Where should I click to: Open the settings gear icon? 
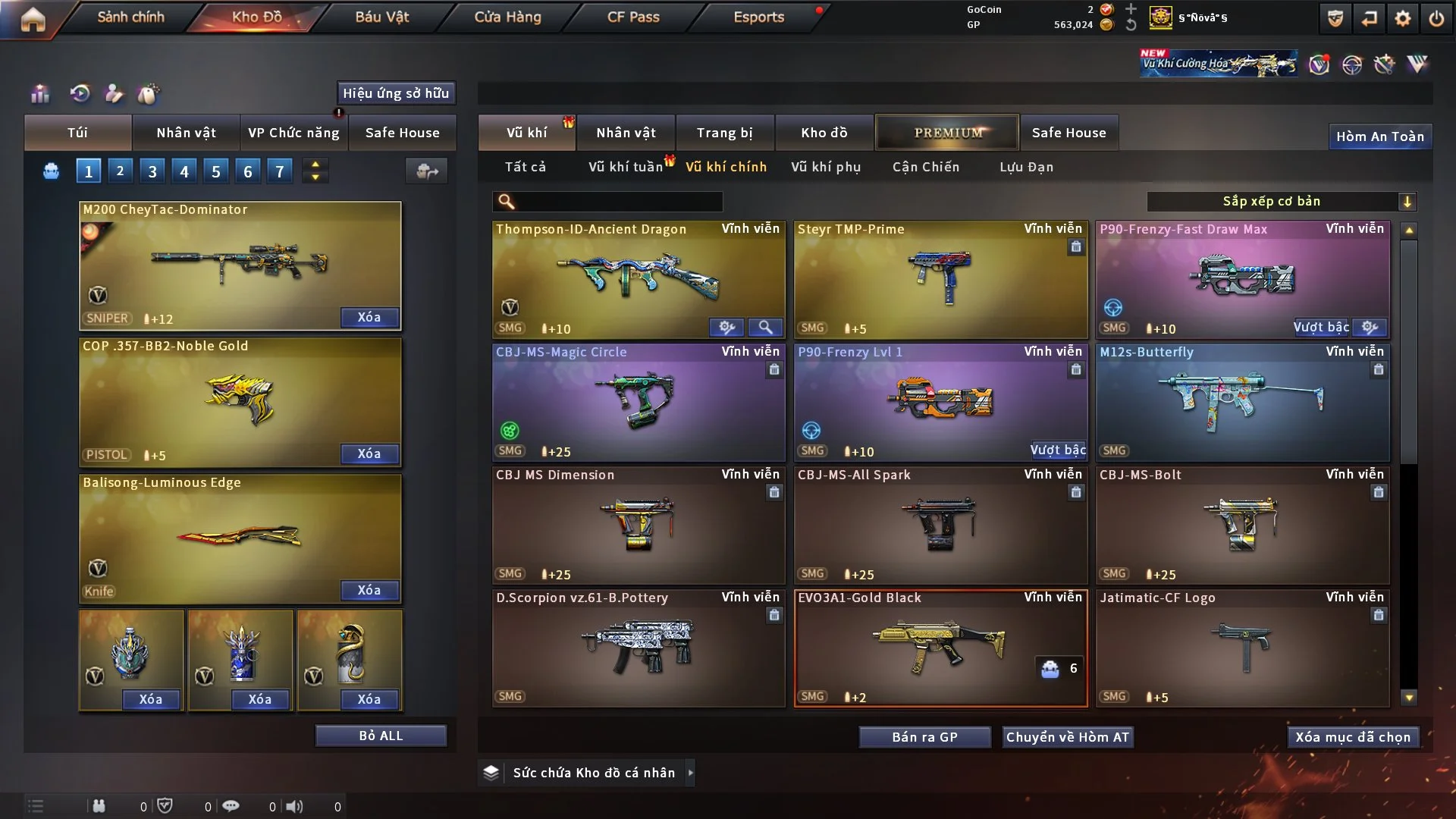pos(1402,18)
